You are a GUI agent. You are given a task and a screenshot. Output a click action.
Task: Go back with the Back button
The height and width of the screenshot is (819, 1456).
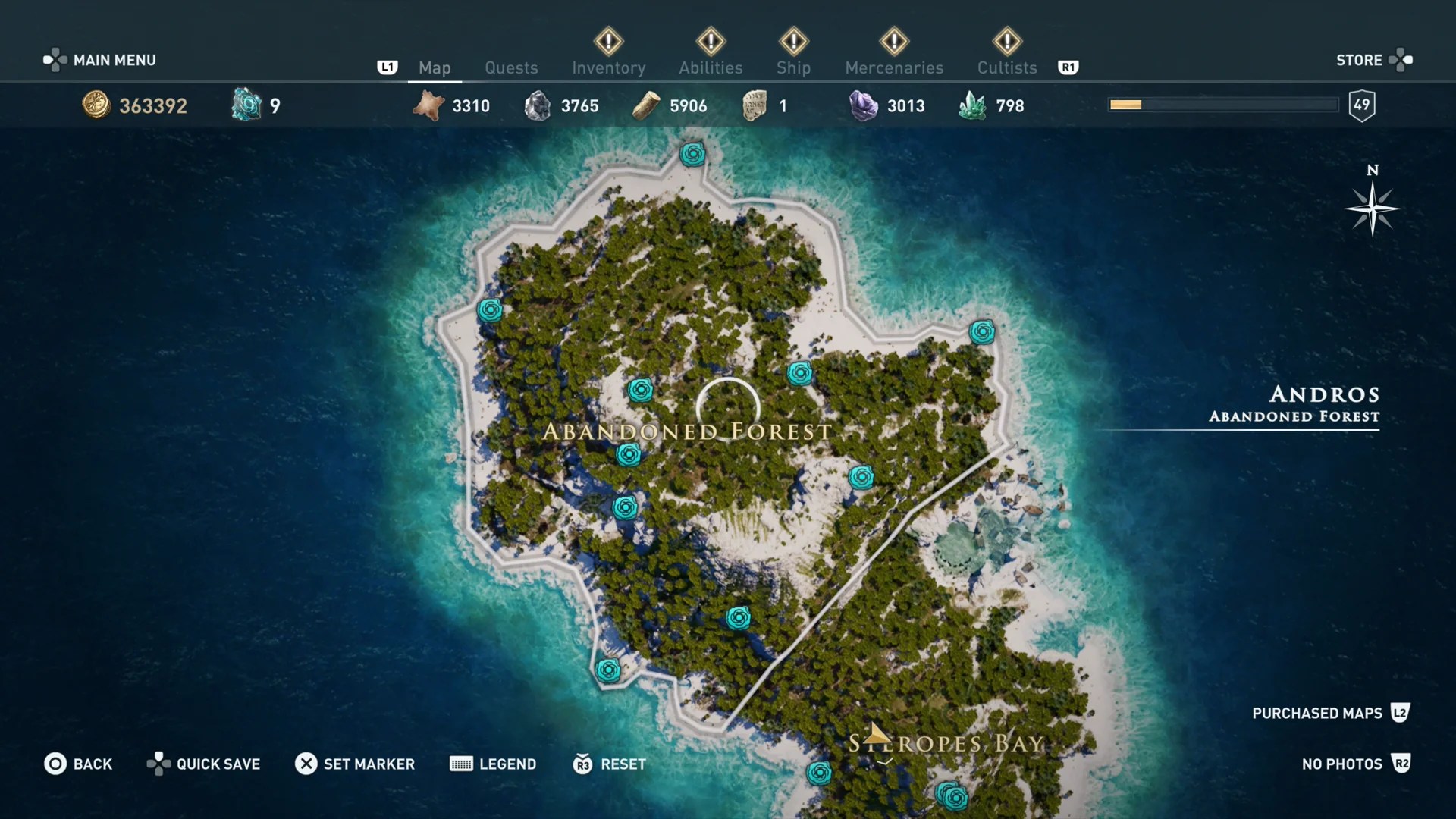[x=78, y=764]
